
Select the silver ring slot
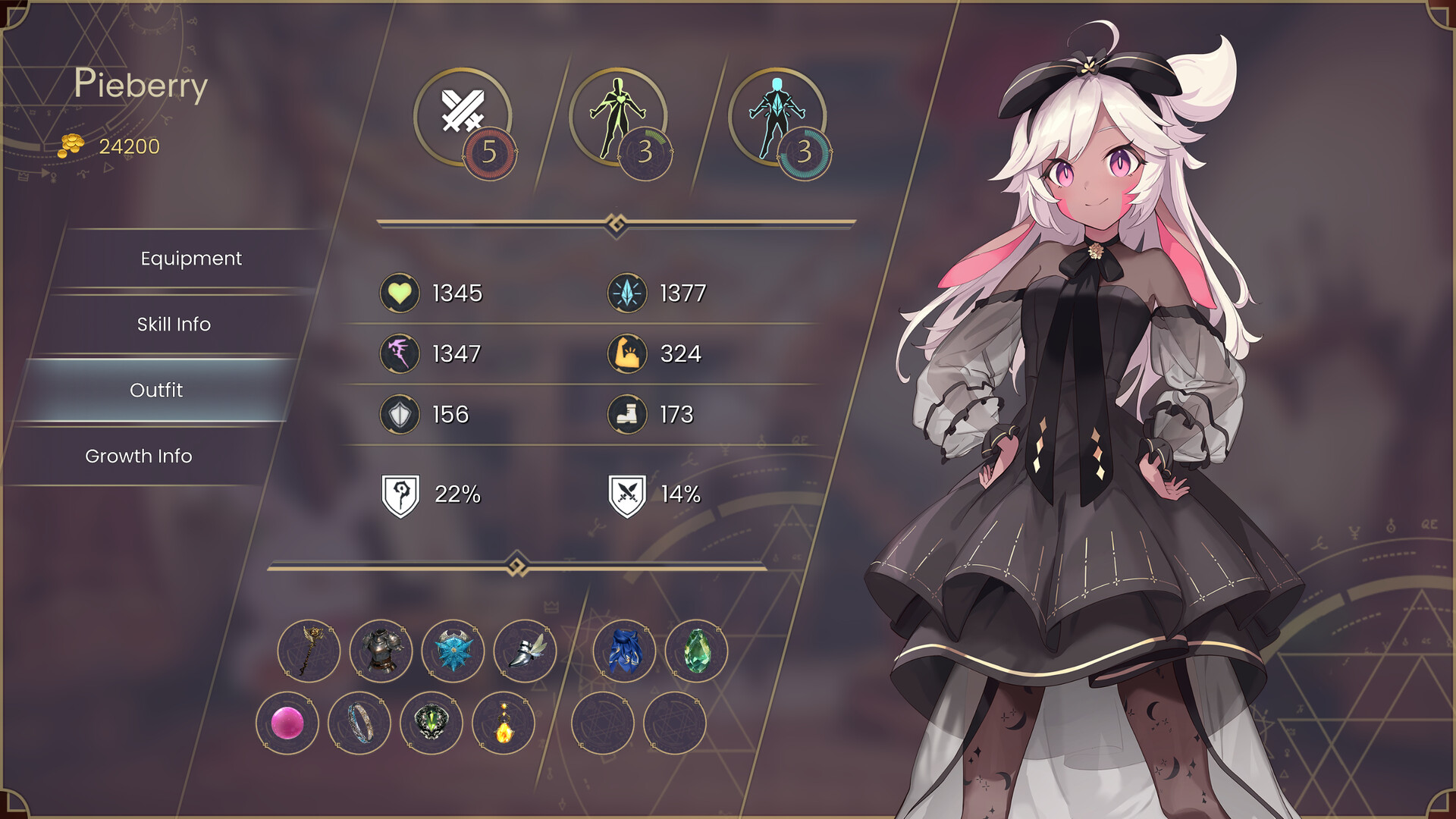click(359, 723)
